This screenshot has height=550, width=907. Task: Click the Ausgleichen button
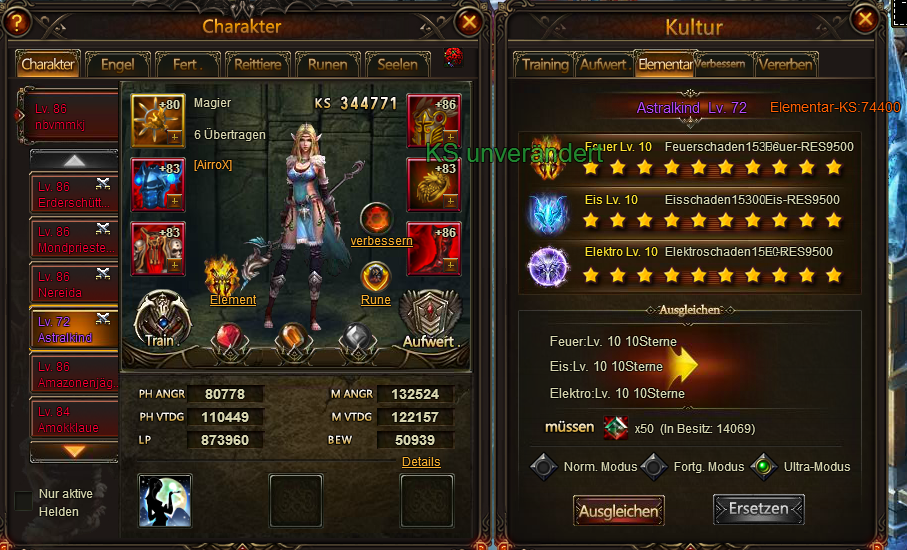619,510
